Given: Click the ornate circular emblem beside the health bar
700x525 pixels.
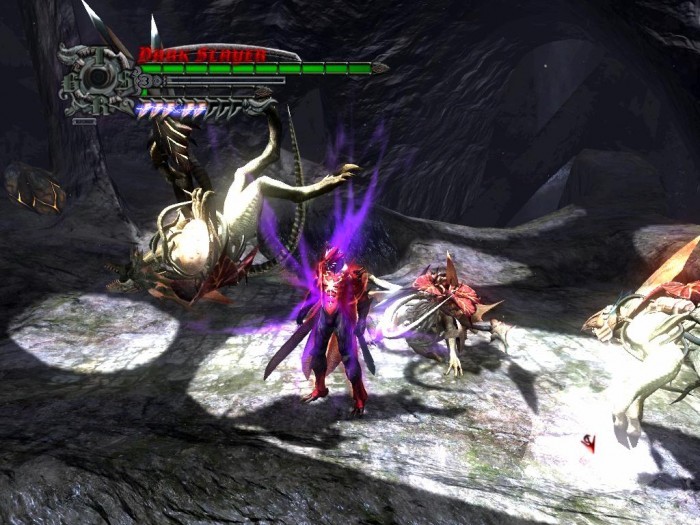Looking at the screenshot, I should click(94, 79).
